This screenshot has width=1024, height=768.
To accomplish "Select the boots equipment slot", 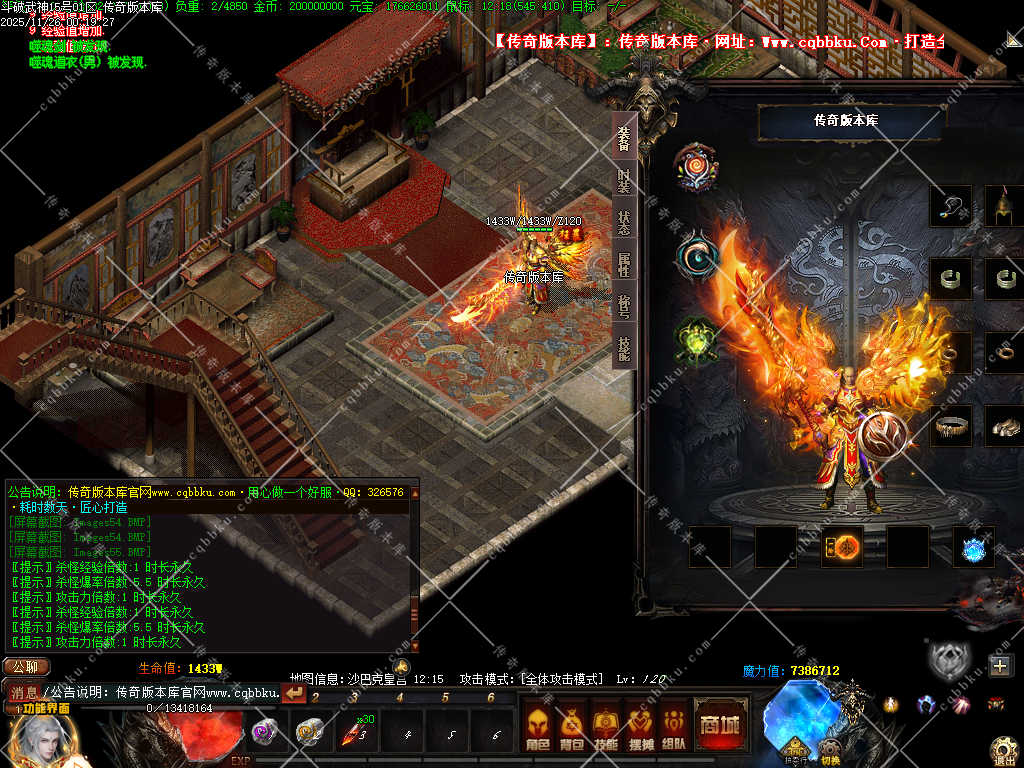I will 1004,426.
